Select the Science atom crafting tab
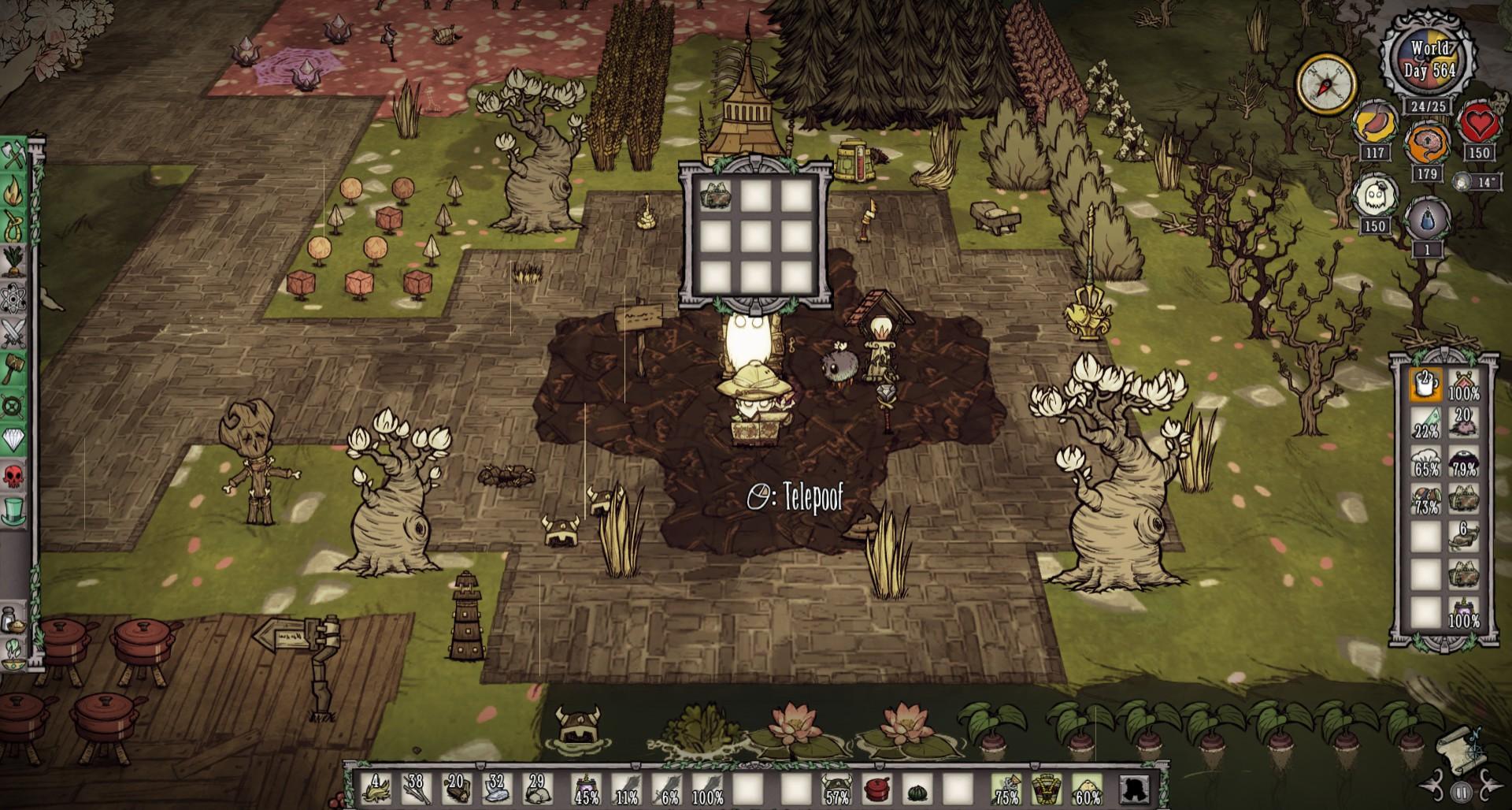The image size is (1512, 810). coord(15,298)
